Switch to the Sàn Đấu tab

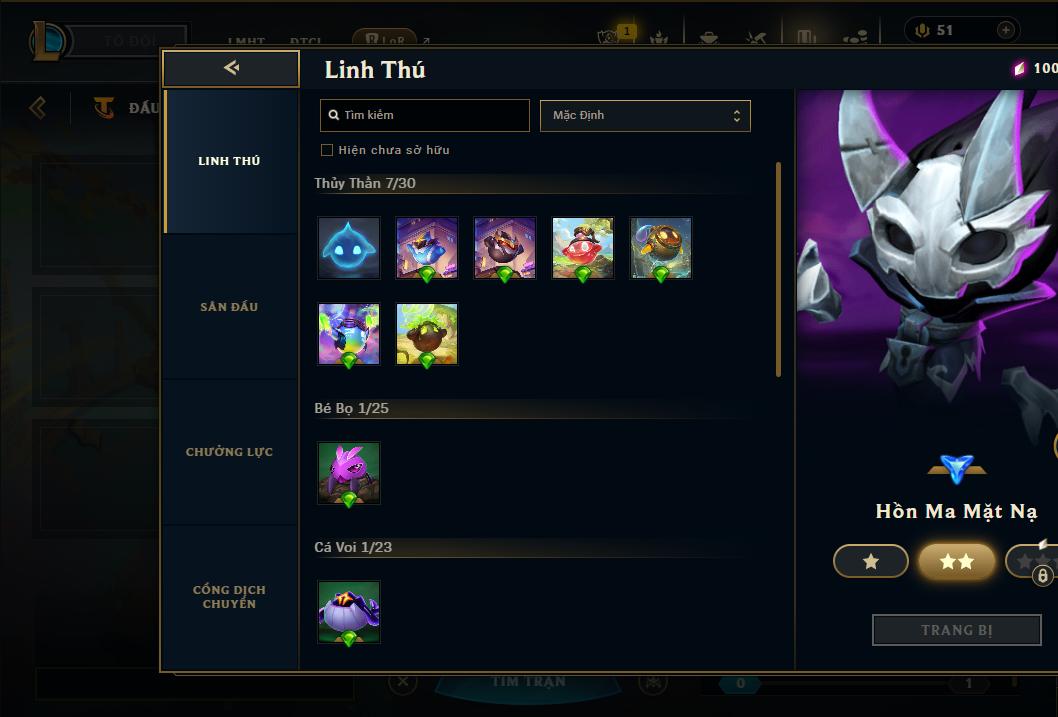pyautogui.click(x=229, y=307)
